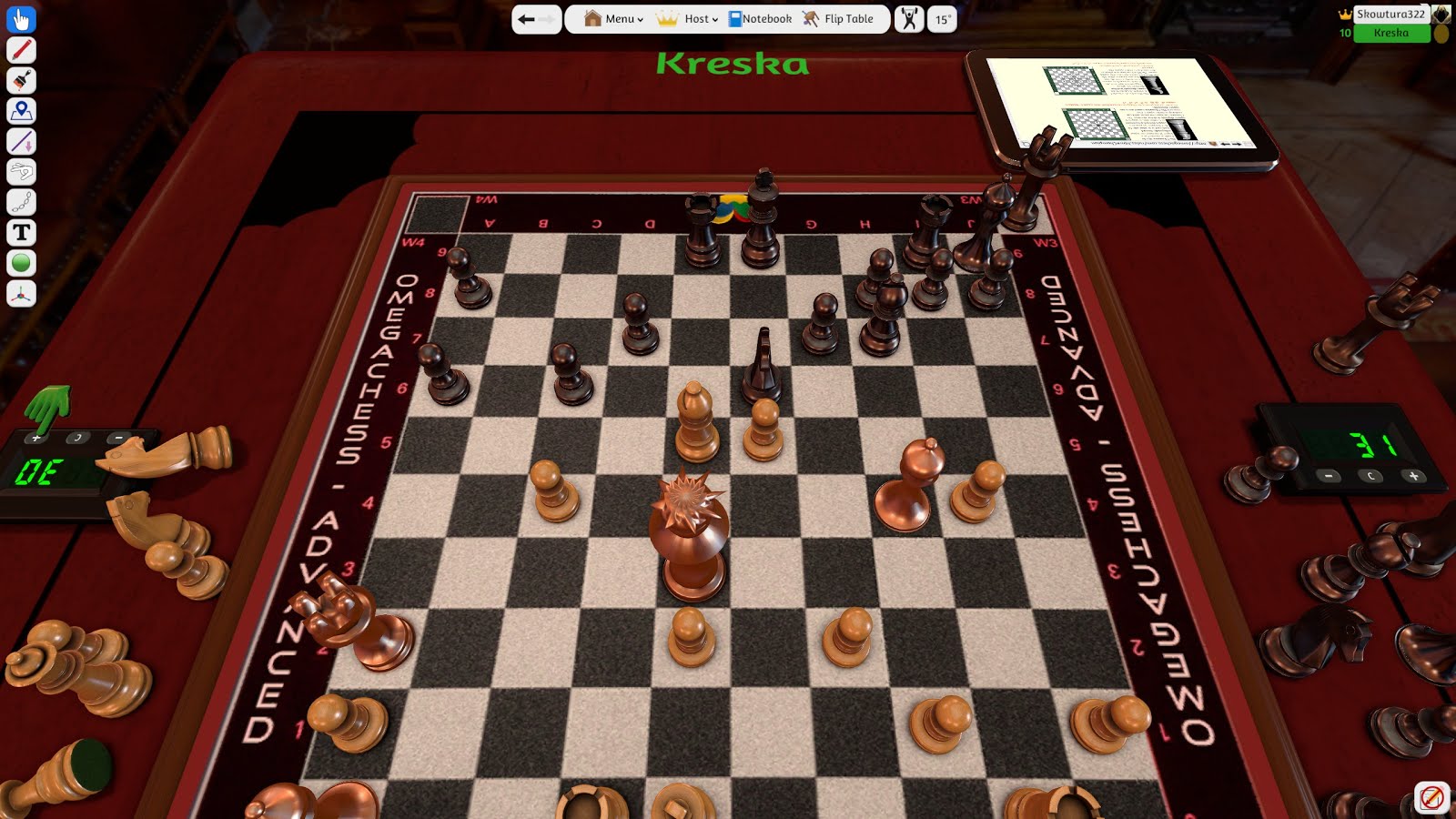Select the Text tool
This screenshot has width=1456, height=819.
(20, 232)
